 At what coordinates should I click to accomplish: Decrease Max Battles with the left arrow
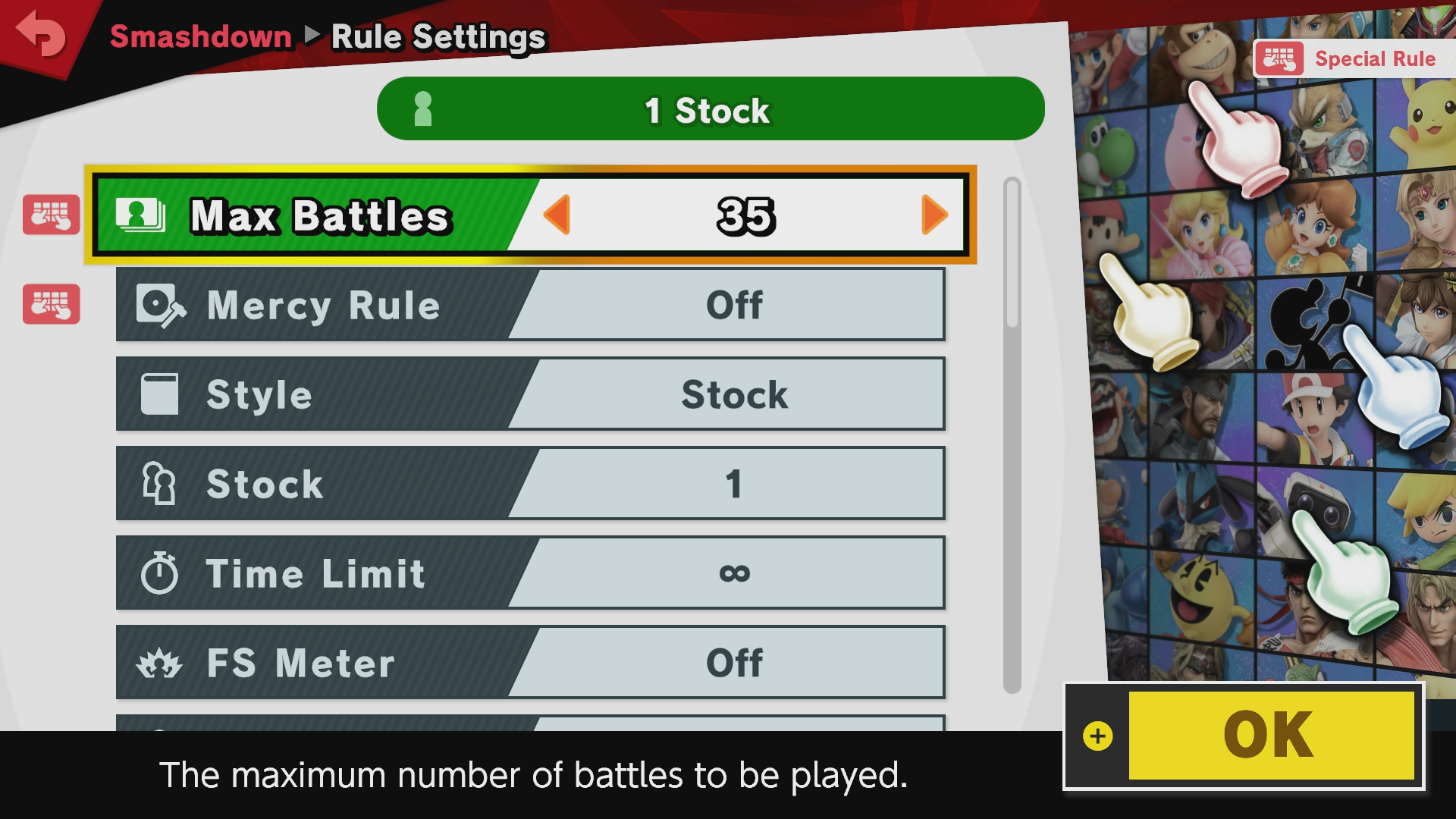point(557,215)
